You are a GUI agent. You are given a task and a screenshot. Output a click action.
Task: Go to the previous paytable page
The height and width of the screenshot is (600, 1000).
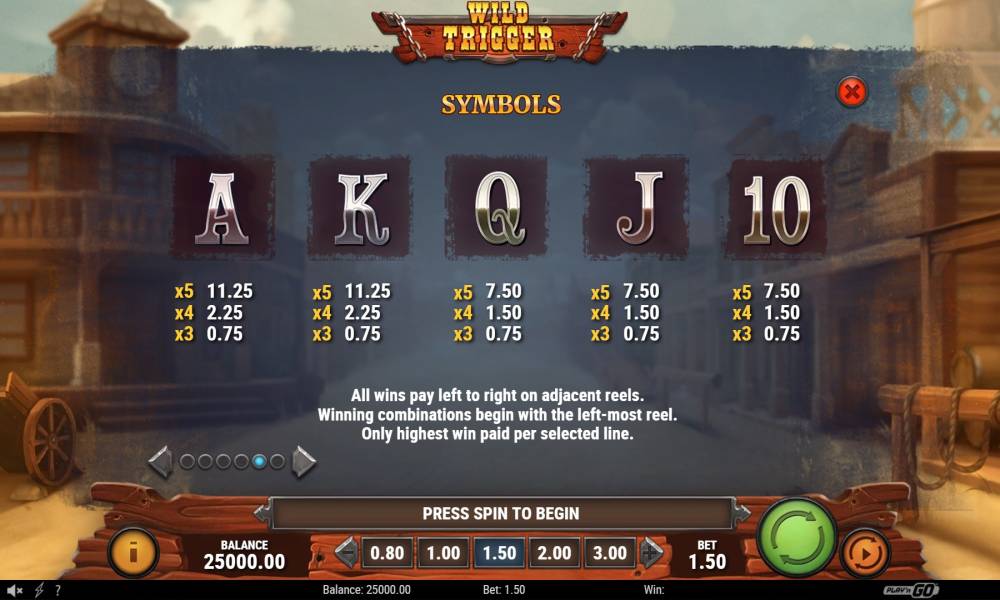[x=160, y=461]
